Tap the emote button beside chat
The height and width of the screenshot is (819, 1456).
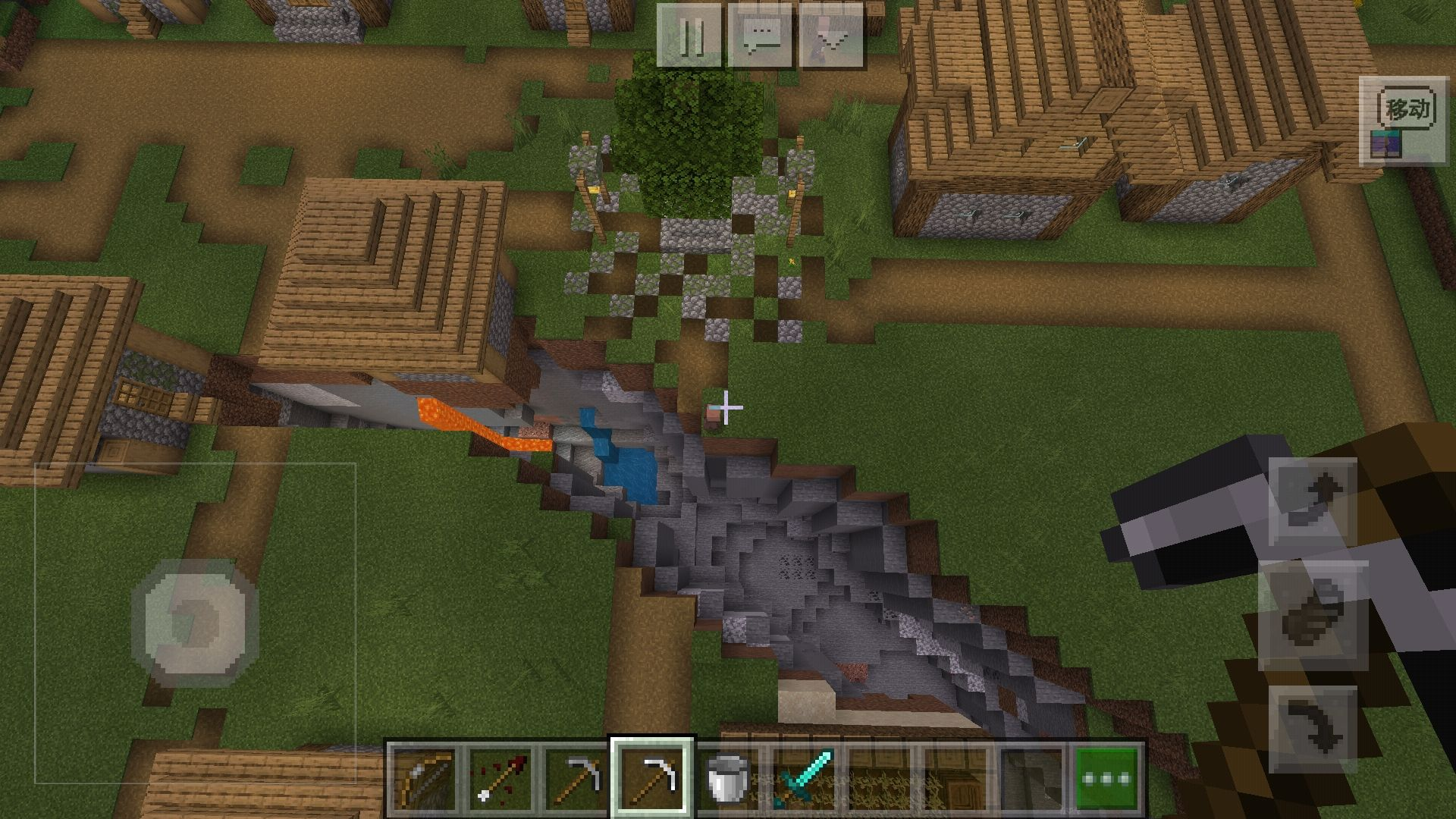[832, 36]
